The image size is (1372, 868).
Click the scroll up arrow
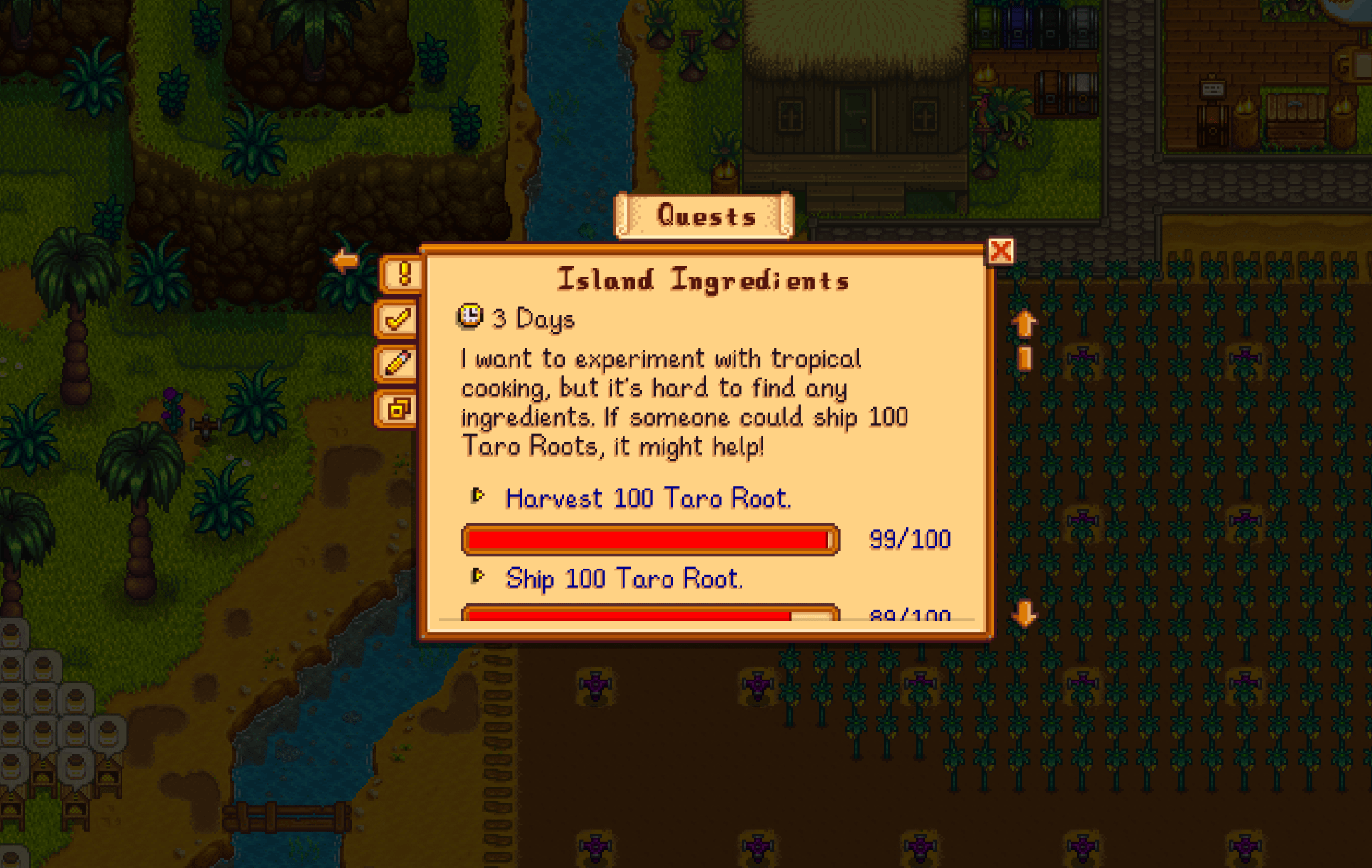point(1024,324)
